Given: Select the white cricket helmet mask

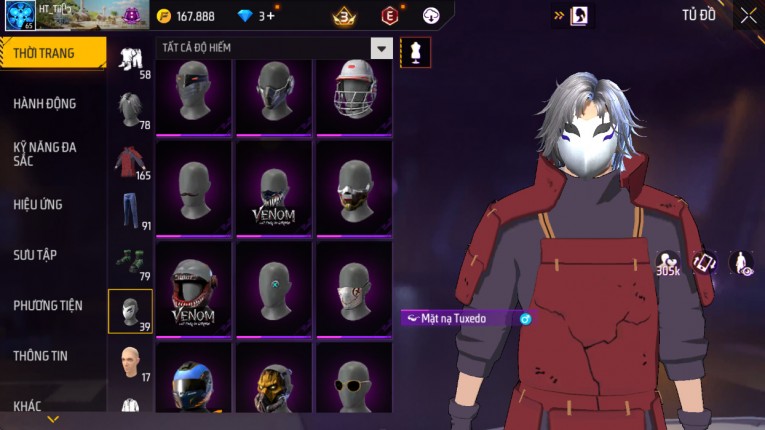Looking at the screenshot, I should (354, 95).
